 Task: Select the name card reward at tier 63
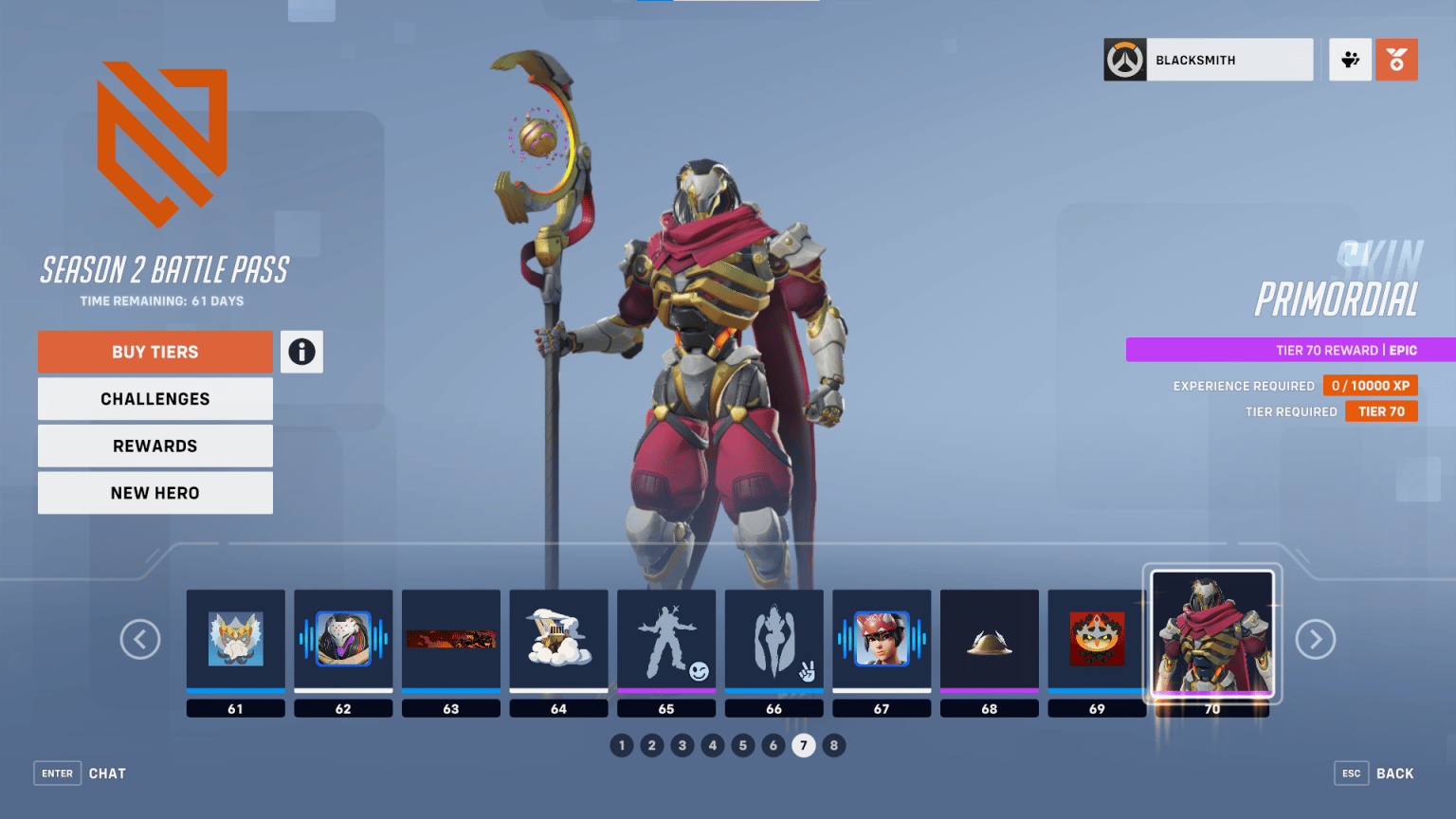click(x=451, y=637)
